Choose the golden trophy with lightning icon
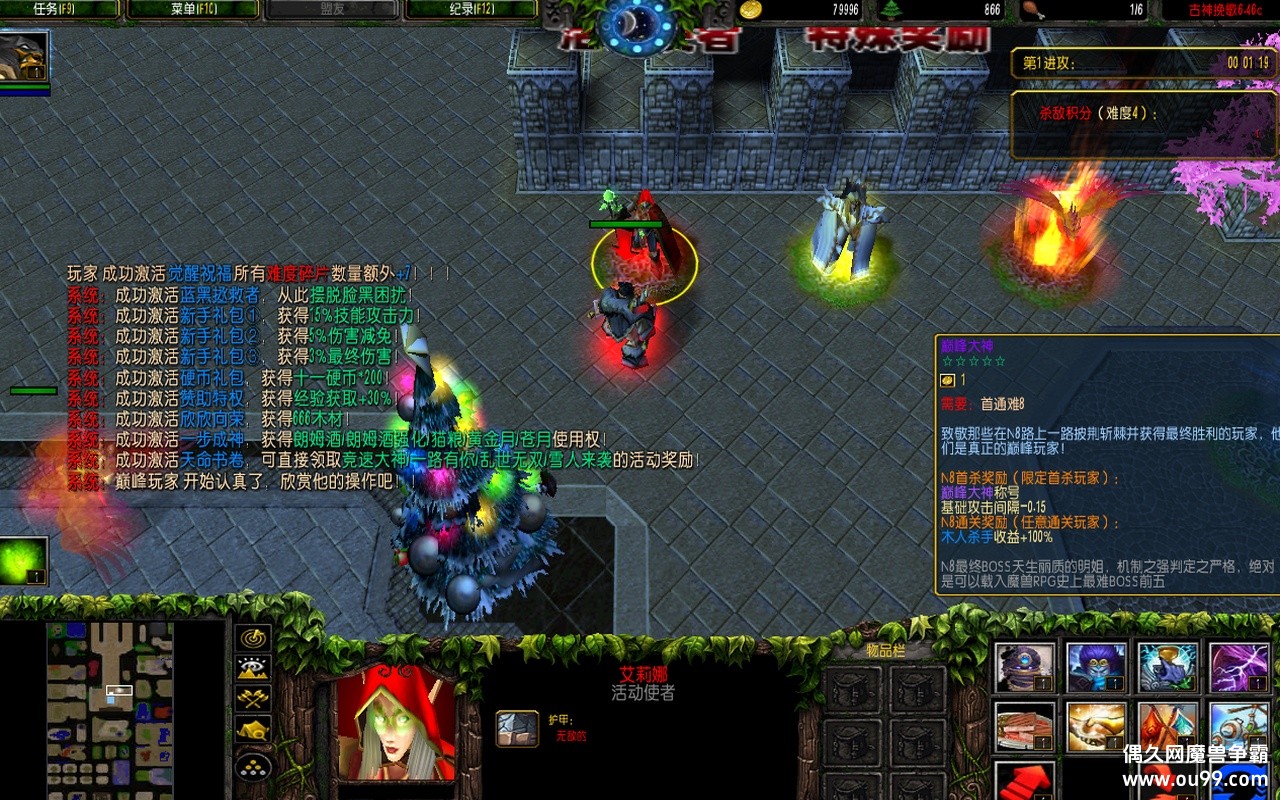Image resolution: width=1280 pixels, height=800 pixels. 1167,668
